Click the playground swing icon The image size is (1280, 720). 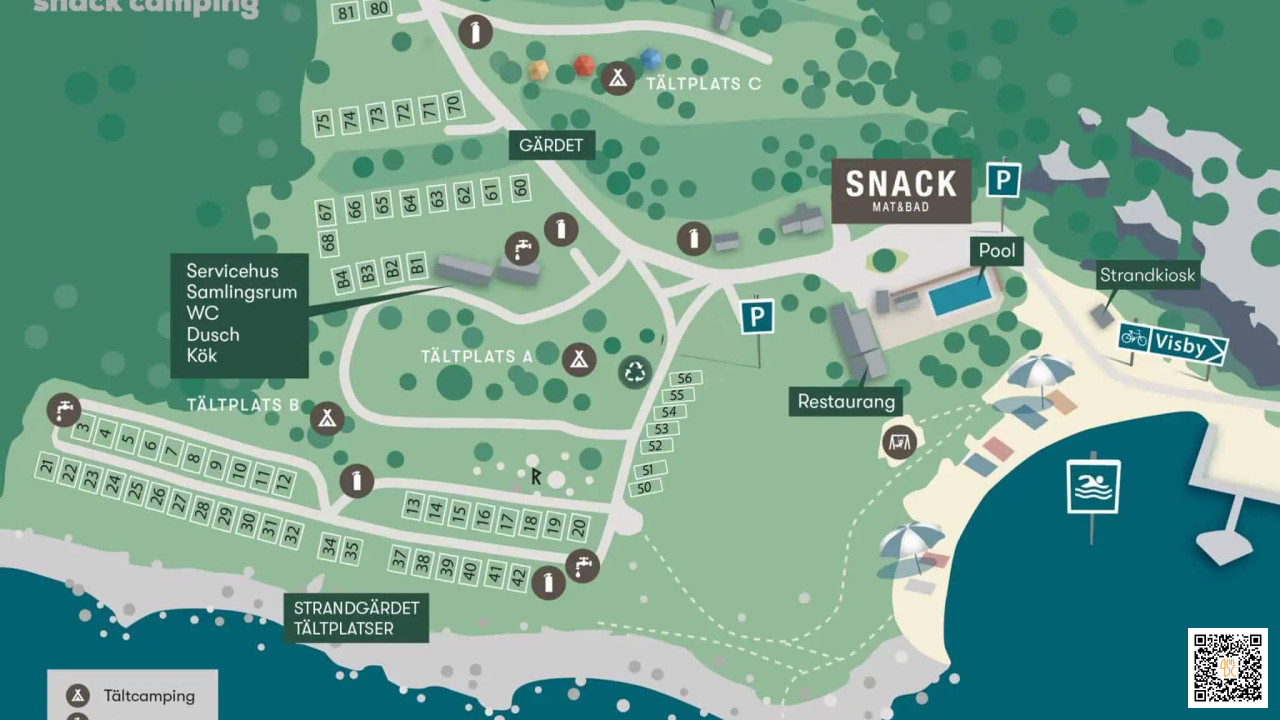click(x=899, y=442)
